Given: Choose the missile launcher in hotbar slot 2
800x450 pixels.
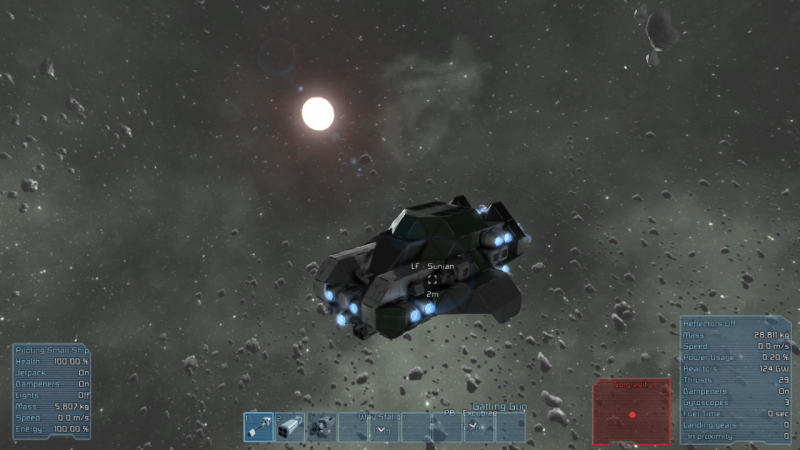Looking at the screenshot, I should (x=290, y=427).
